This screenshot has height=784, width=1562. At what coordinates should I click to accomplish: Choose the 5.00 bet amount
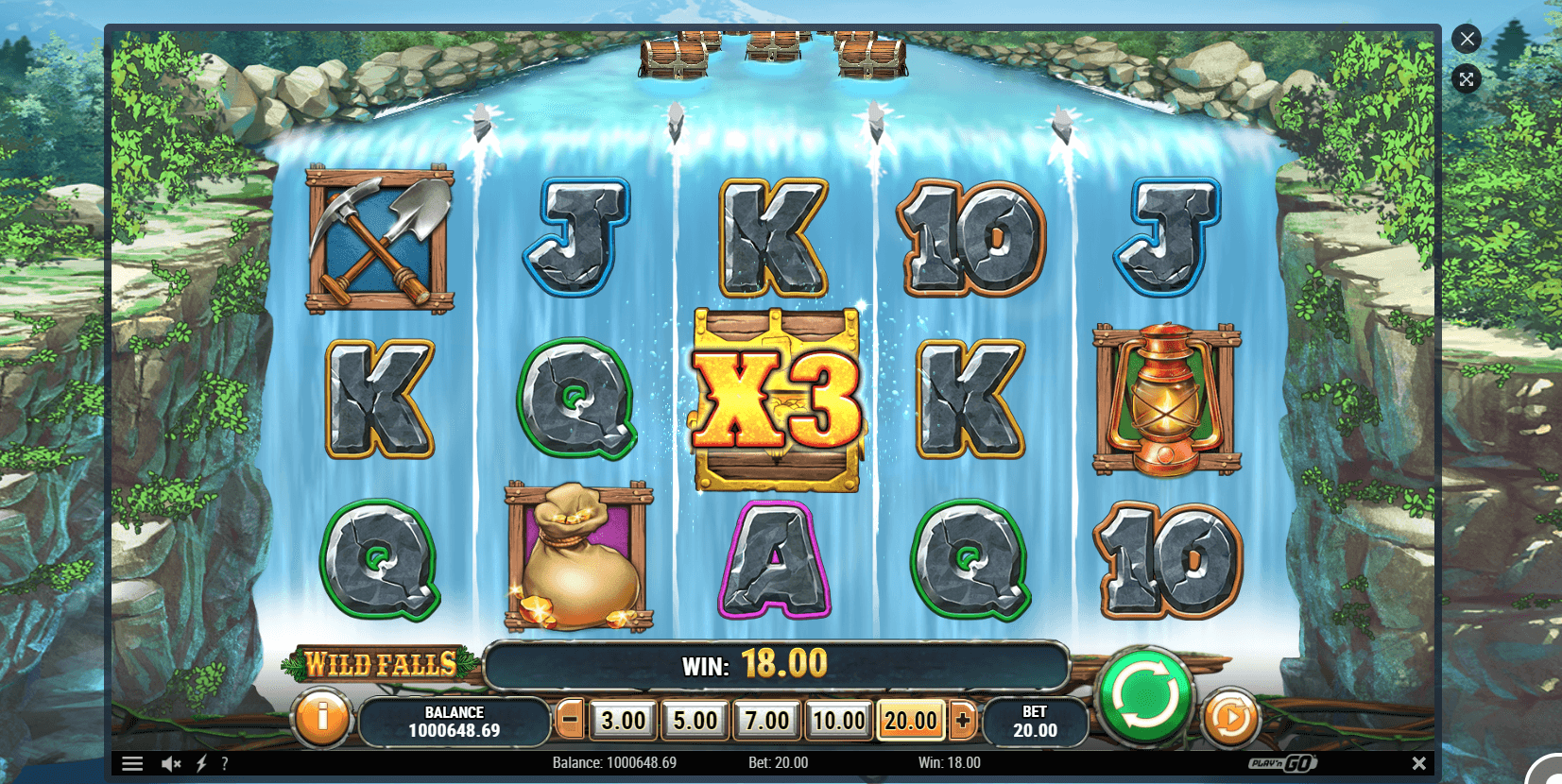pos(695,721)
